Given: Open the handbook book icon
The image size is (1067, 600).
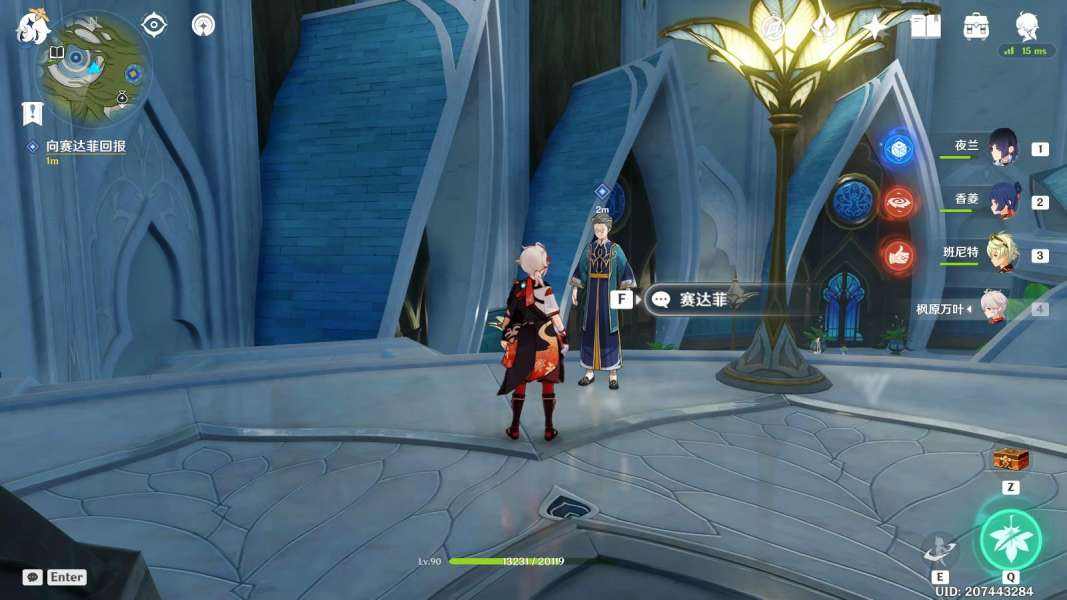Looking at the screenshot, I should pos(925,27).
